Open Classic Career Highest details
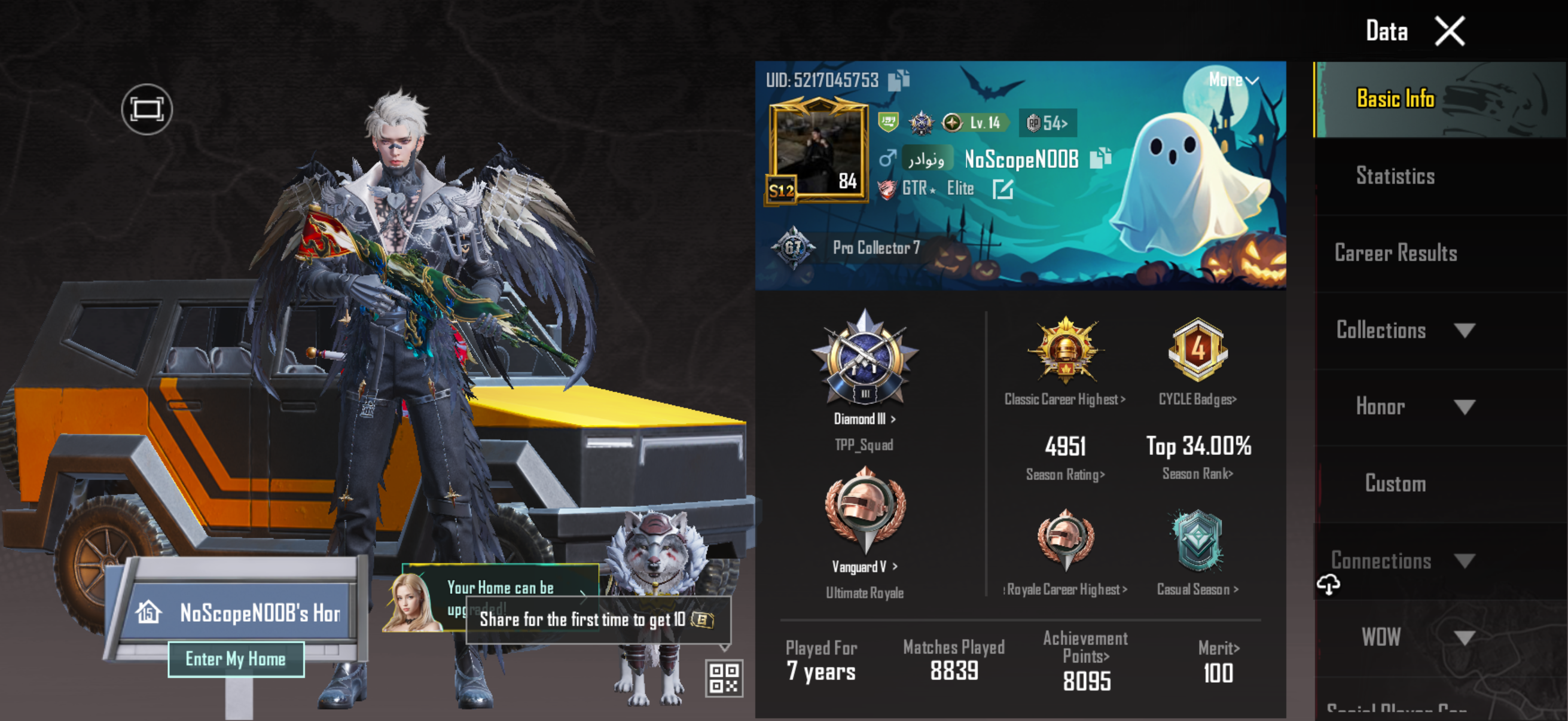This screenshot has width=1568, height=721. click(1064, 399)
